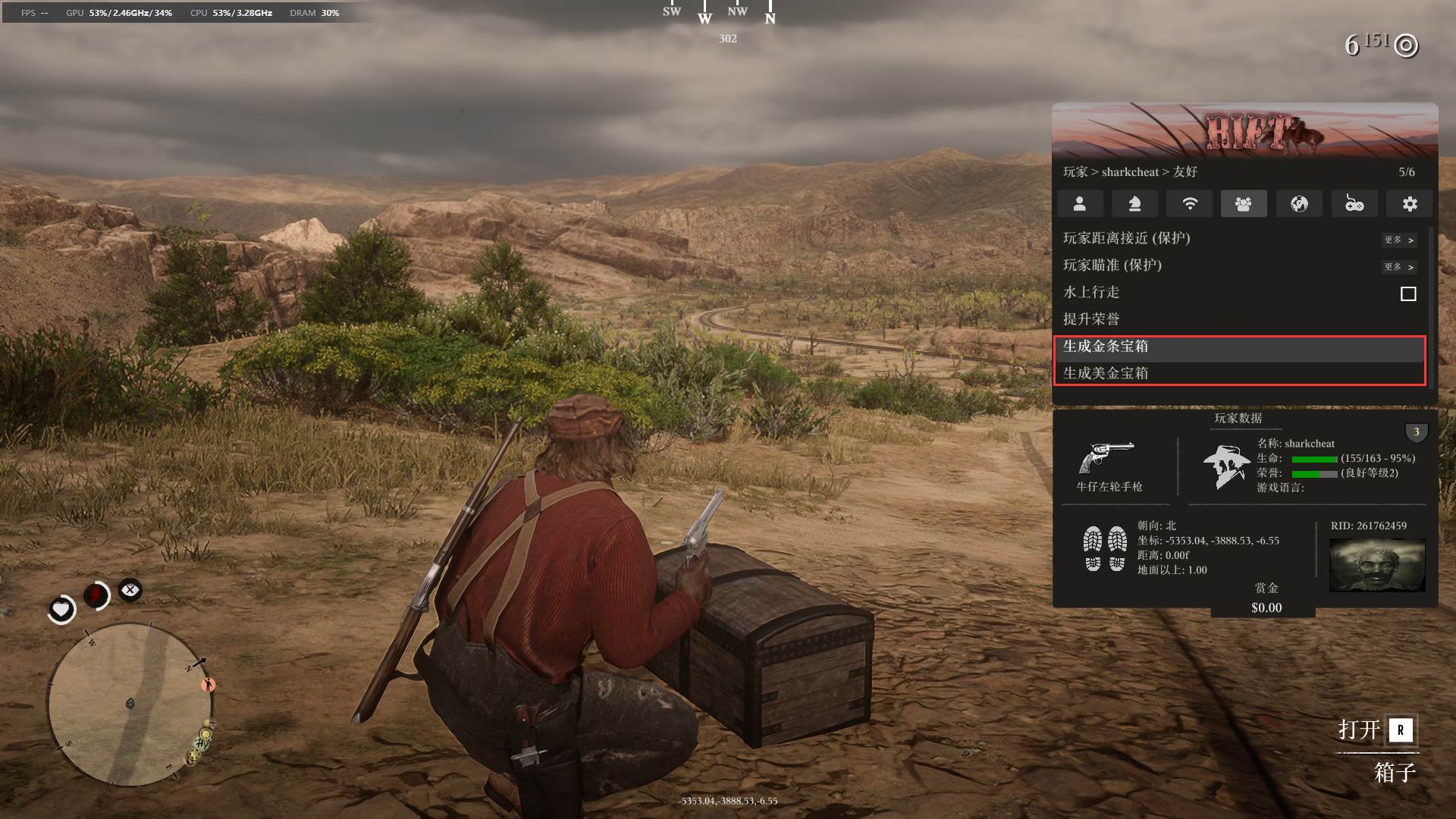Expand 更多 for 玩家瞄准 (保护)
1456x819 pixels.
1398,267
